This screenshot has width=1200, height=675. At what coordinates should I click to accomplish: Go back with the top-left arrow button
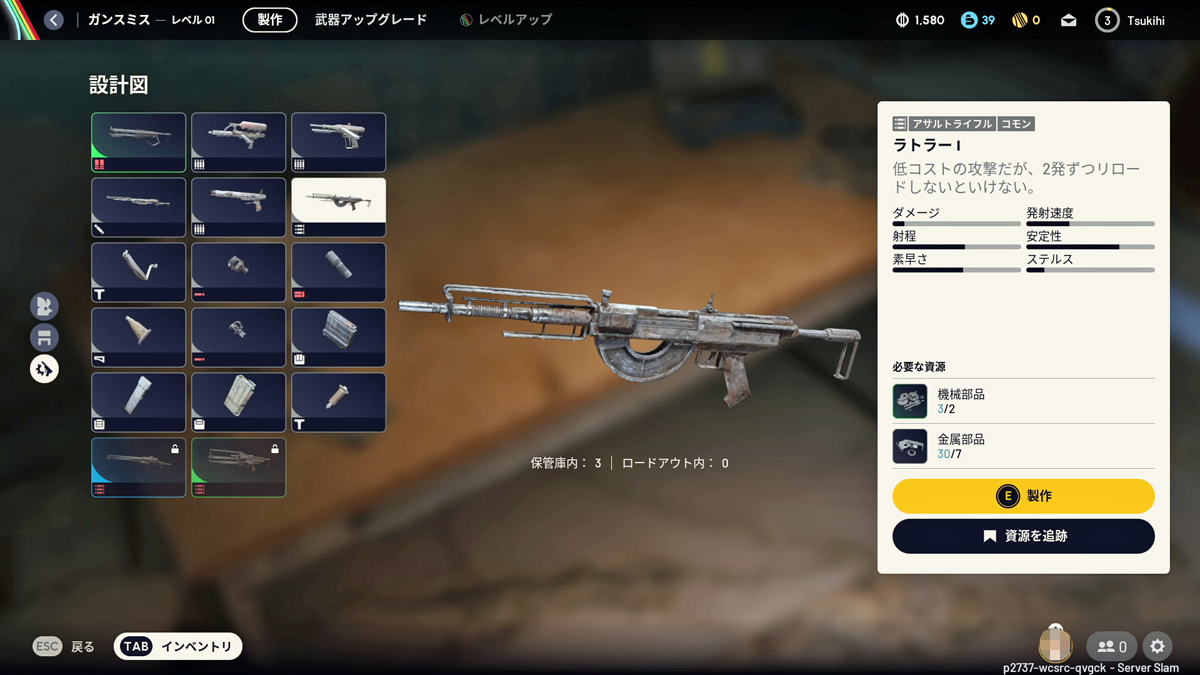[54, 20]
